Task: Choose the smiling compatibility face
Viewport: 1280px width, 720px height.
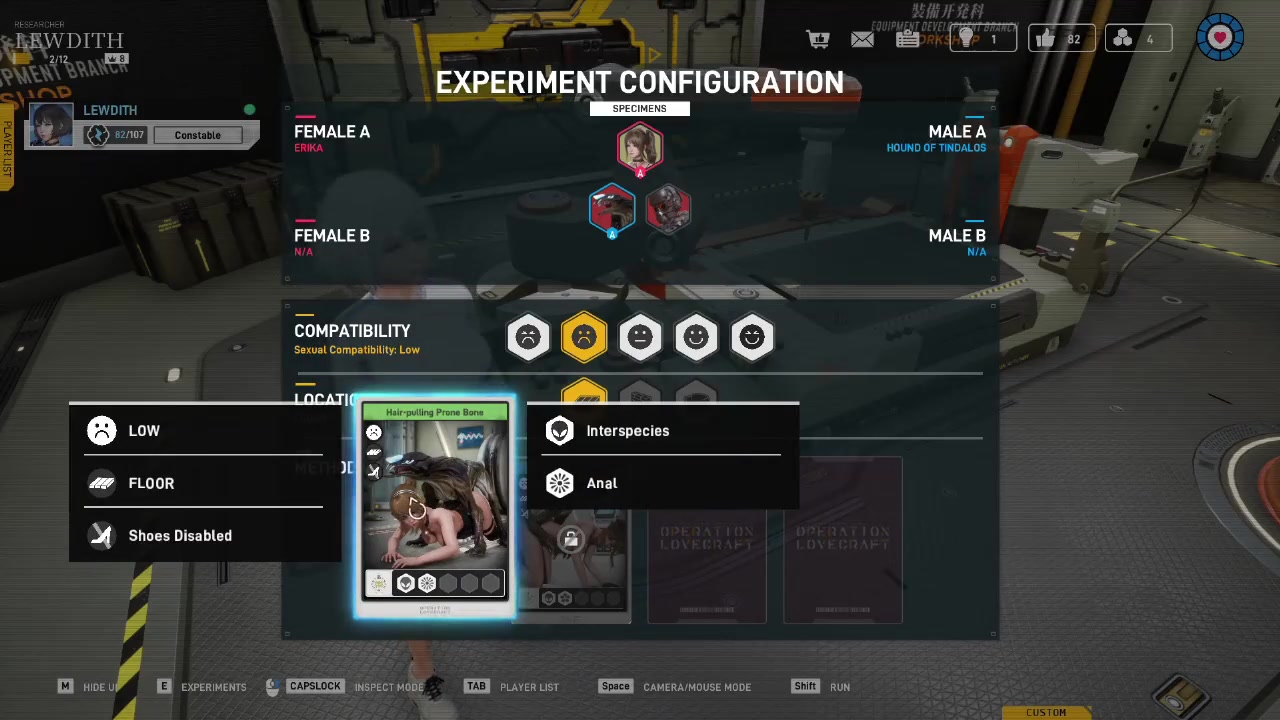Action: click(x=696, y=338)
